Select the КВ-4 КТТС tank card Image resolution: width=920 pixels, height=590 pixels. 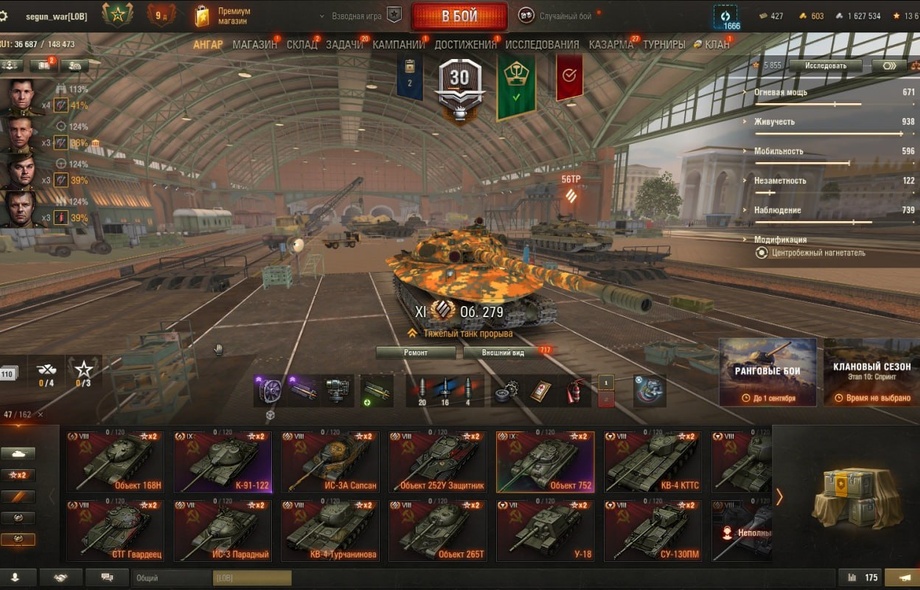click(652, 462)
